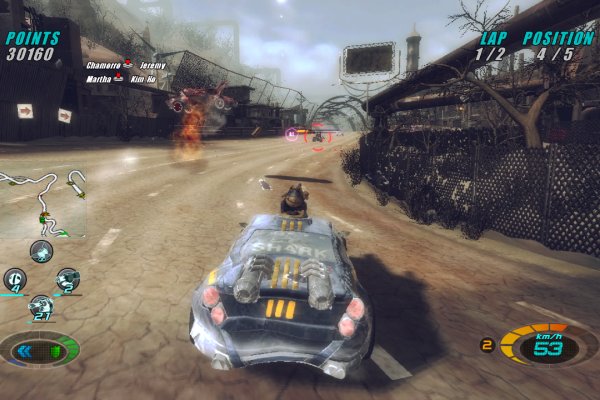This screenshot has height=400, width=600.
Task: Click the double-arrow boost gauge
Action: pyautogui.click(x=40, y=350)
